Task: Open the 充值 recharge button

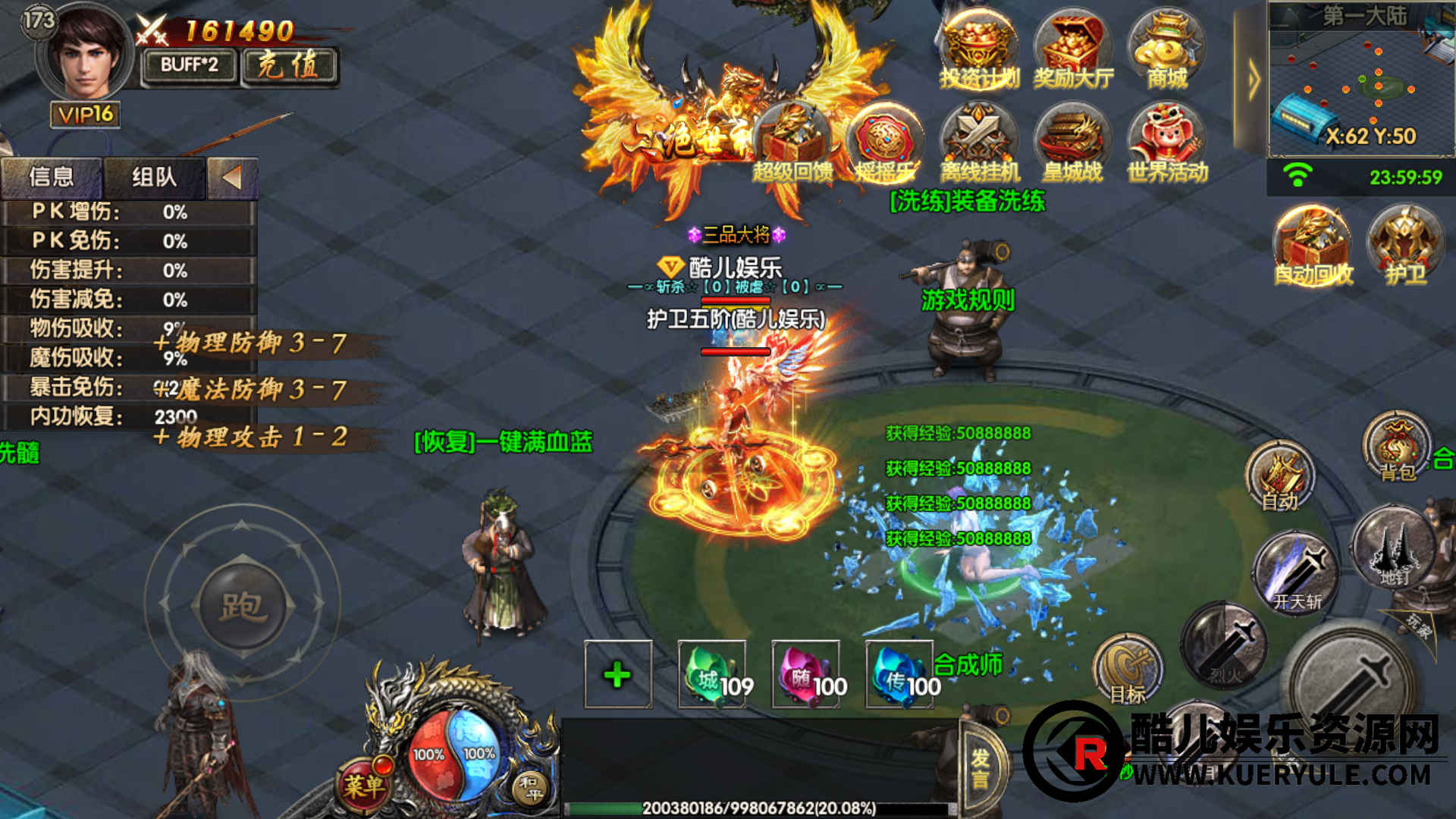Action: [x=290, y=65]
